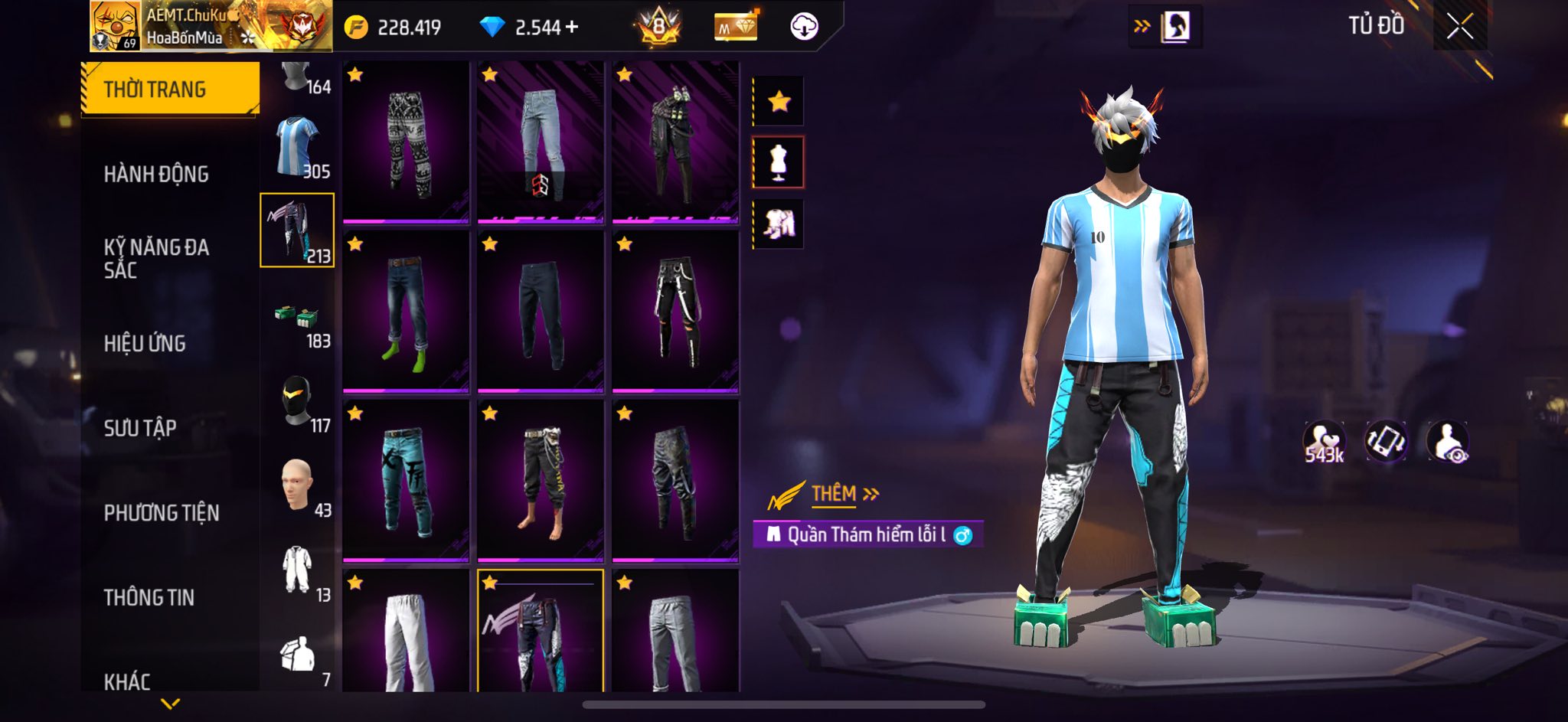Open Kỹ Năng Đa Sắc section
1568x722 pixels.
point(156,258)
